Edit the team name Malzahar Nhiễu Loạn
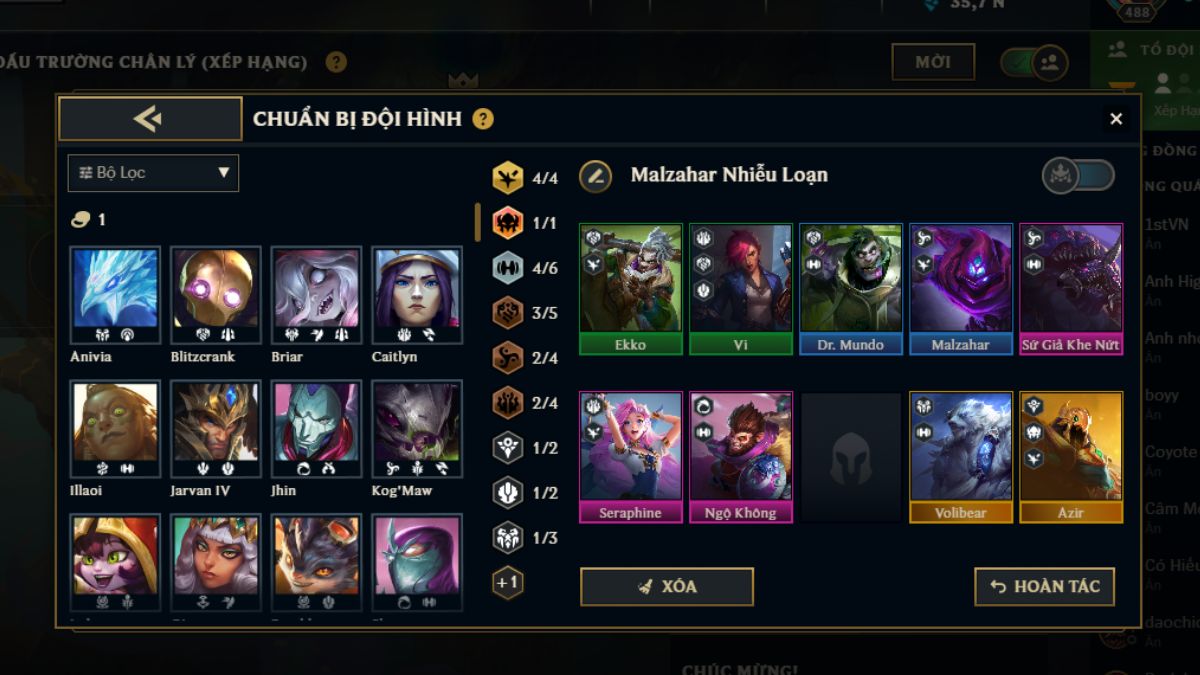The height and width of the screenshot is (675, 1200). click(x=596, y=176)
